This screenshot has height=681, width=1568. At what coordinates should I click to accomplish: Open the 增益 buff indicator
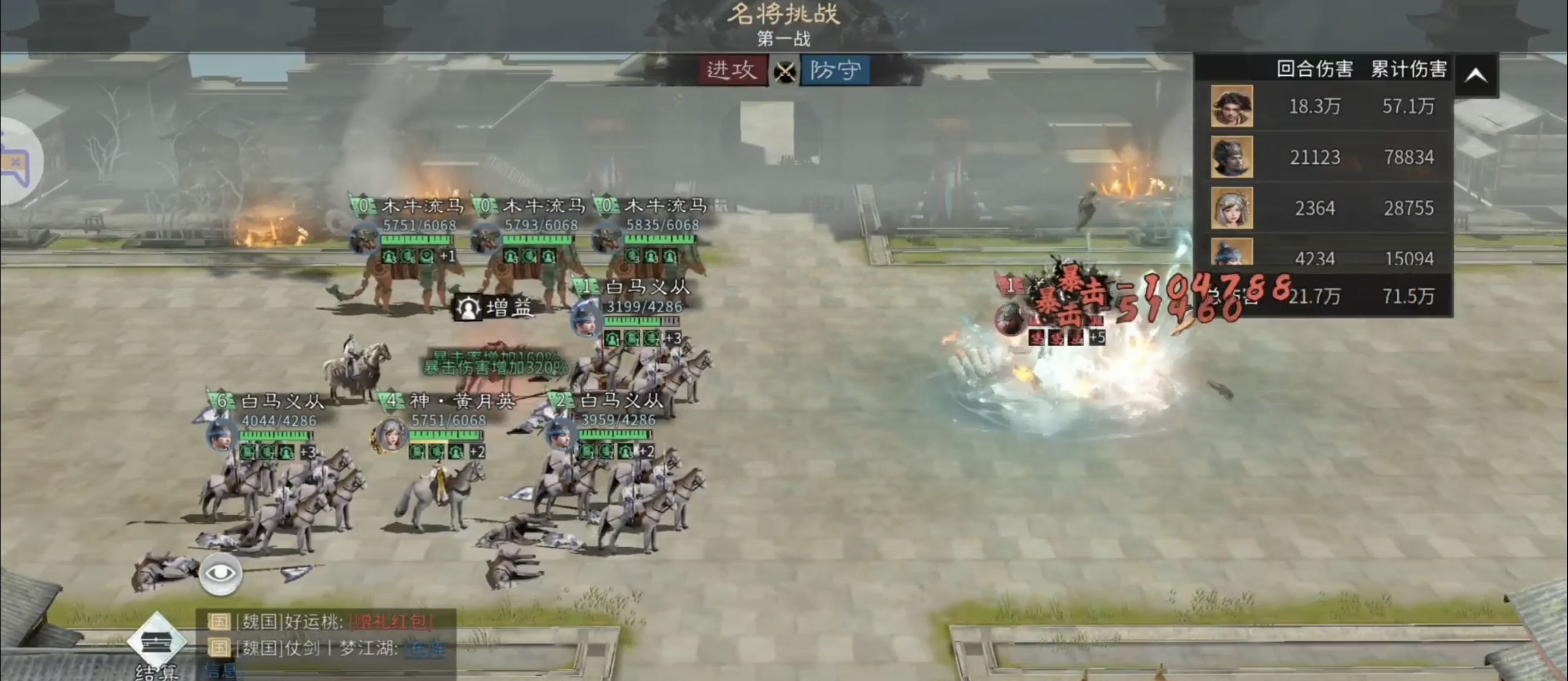[495, 308]
